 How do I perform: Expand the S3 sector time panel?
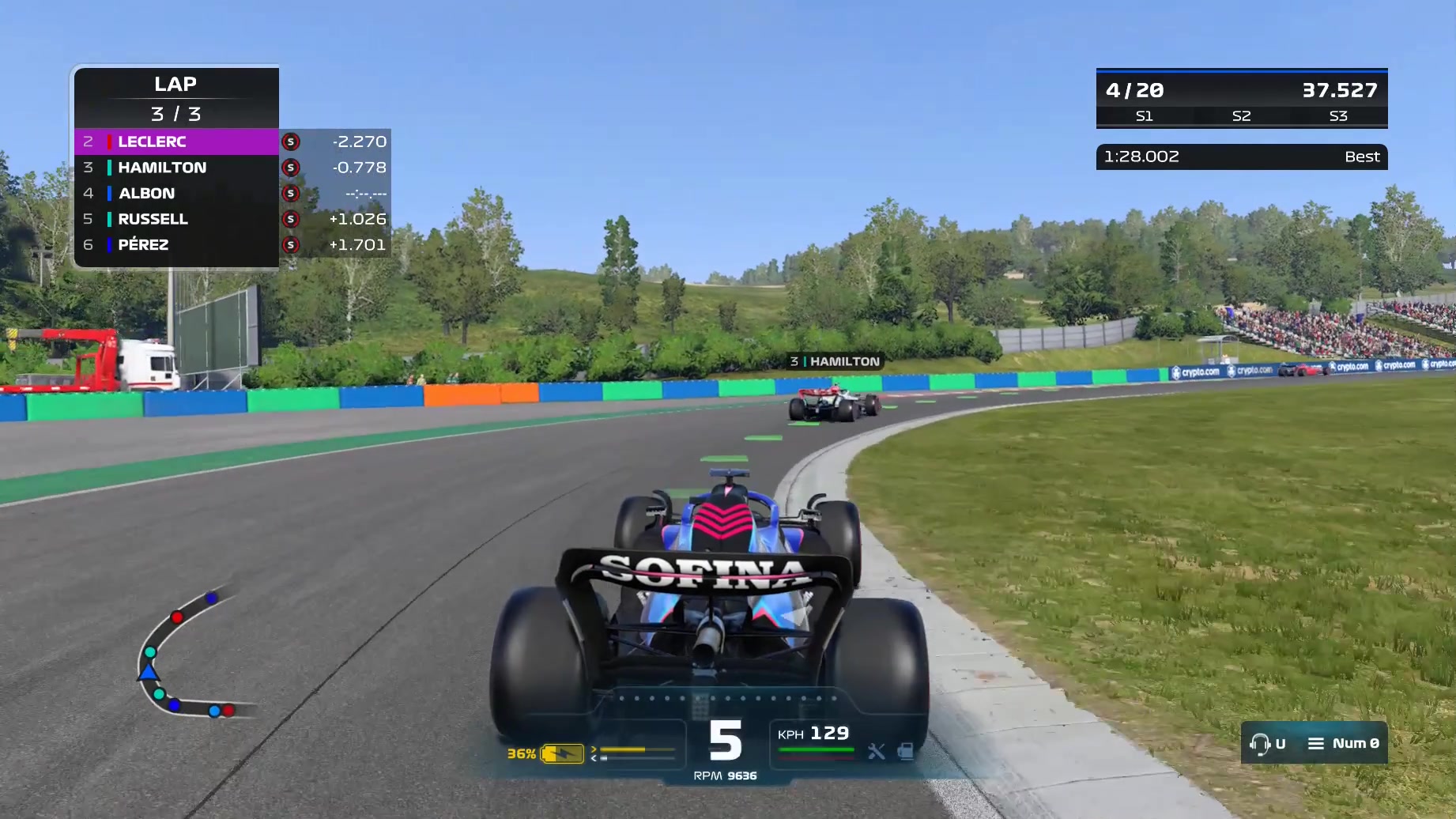click(x=1338, y=115)
